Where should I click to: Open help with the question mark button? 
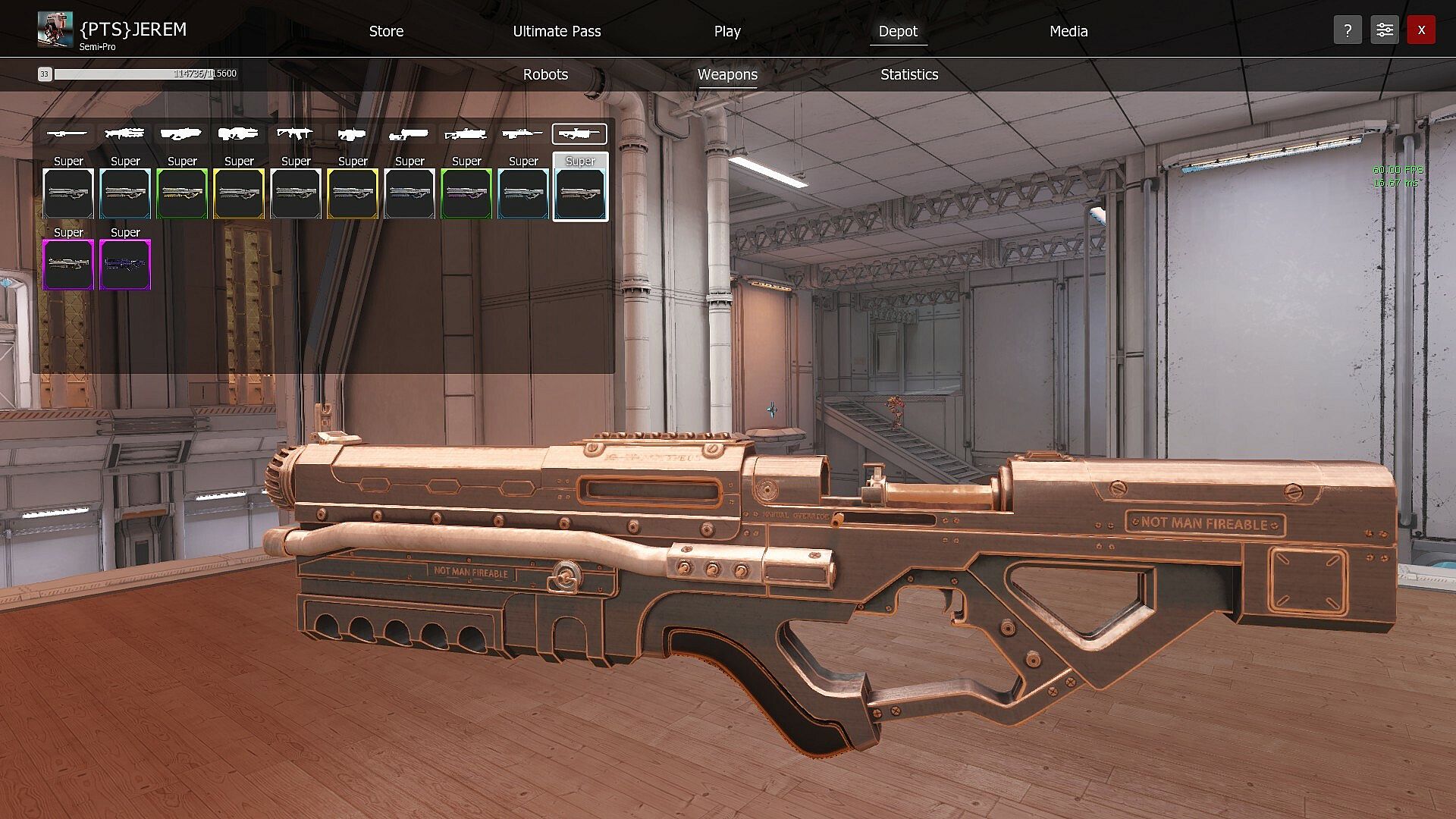pyautogui.click(x=1348, y=30)
